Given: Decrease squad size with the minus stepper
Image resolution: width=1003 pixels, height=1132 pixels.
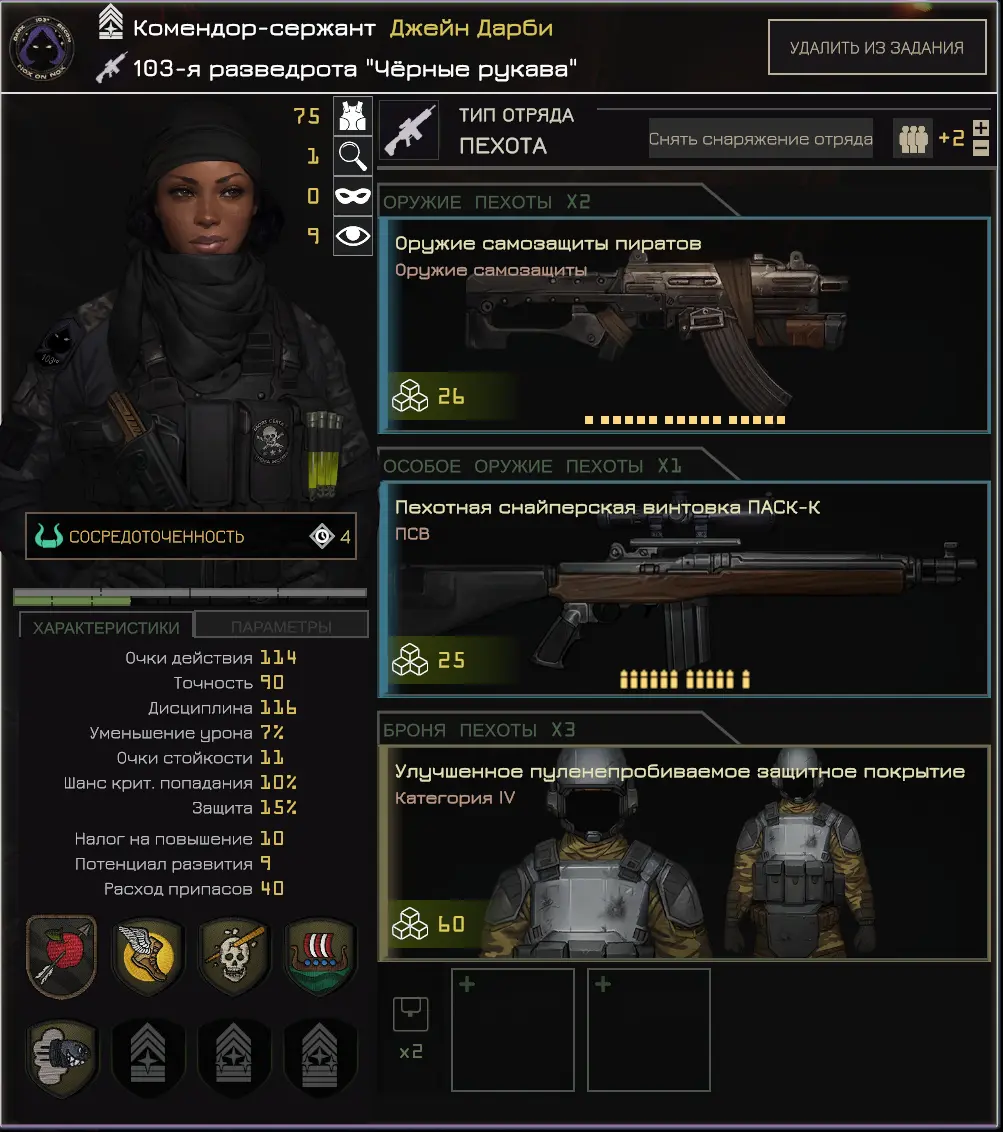Looking at the screenshot, I should coord(981,148).
